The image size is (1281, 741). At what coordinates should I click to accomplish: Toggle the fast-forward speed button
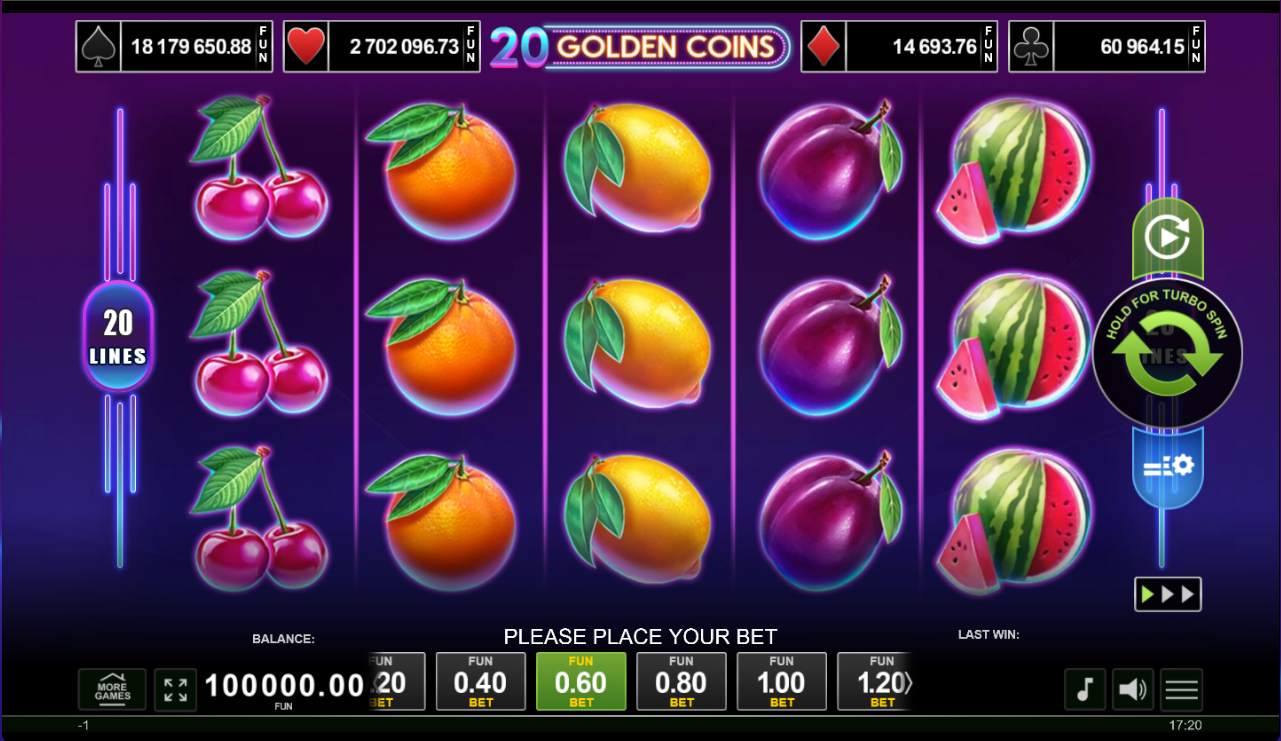pos(1167,595)
